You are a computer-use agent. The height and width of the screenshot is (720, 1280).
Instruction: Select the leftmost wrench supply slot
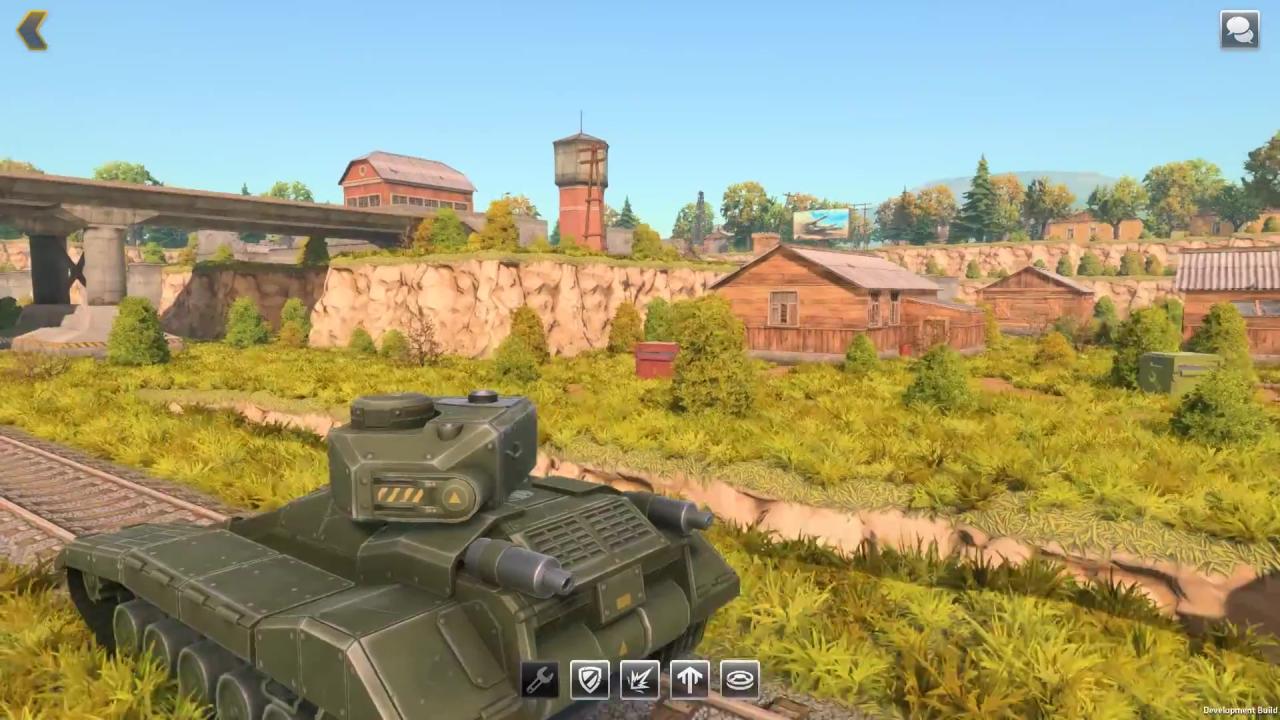tap(539, 680)
